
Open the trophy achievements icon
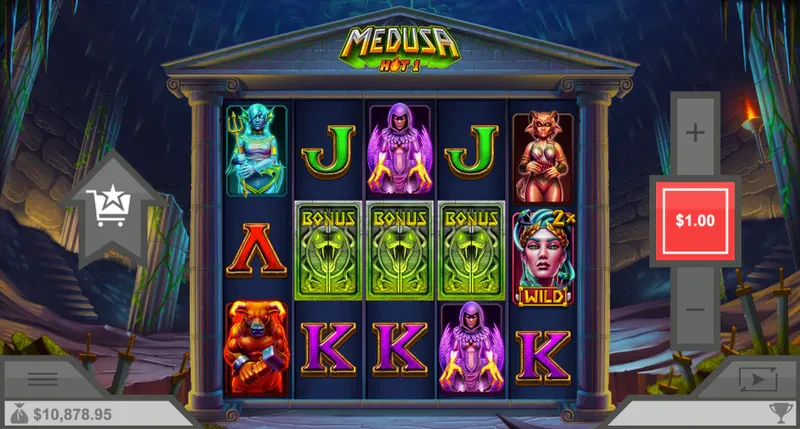[x=778, y=412]
